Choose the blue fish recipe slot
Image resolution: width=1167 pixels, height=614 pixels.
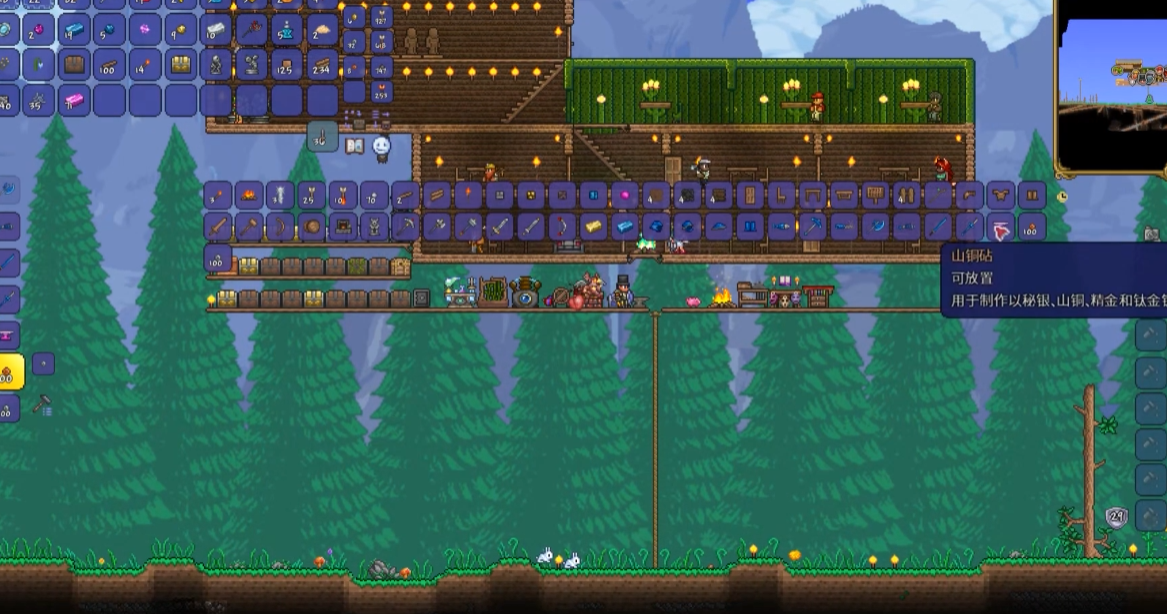point(781,227)
